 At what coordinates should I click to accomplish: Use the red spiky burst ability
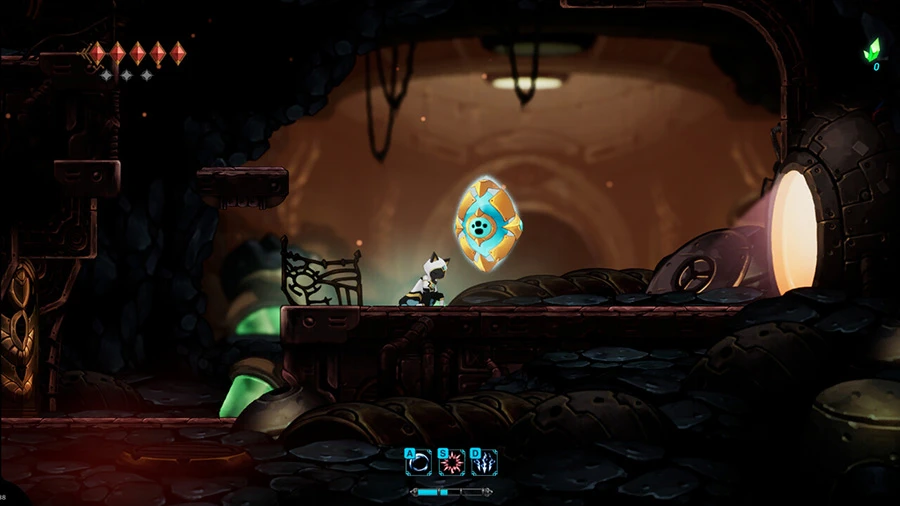(x=452, y=463)
